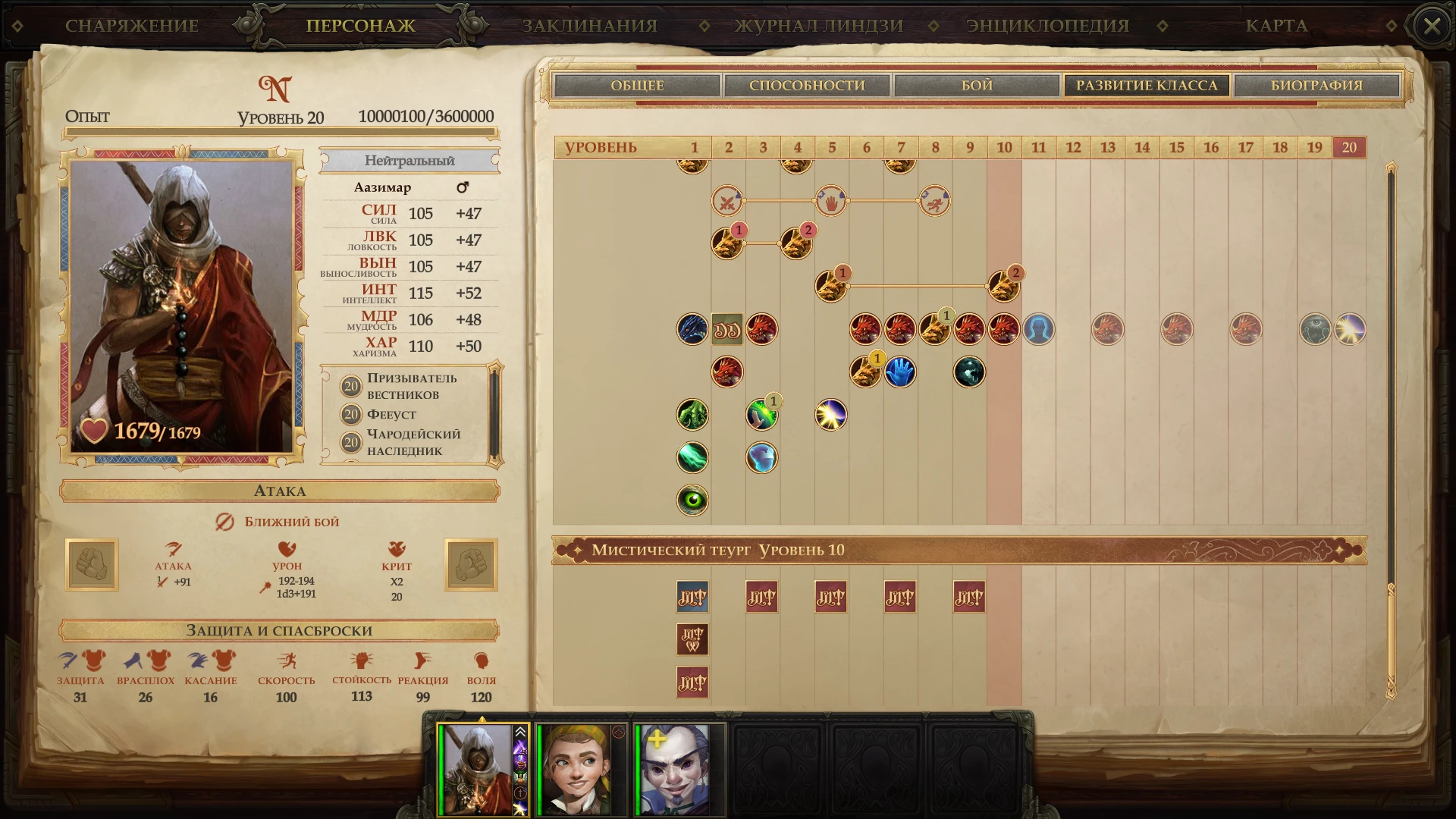Click the DD insignia icon next to level 2
1456x819 pixels.
[728, 329]
